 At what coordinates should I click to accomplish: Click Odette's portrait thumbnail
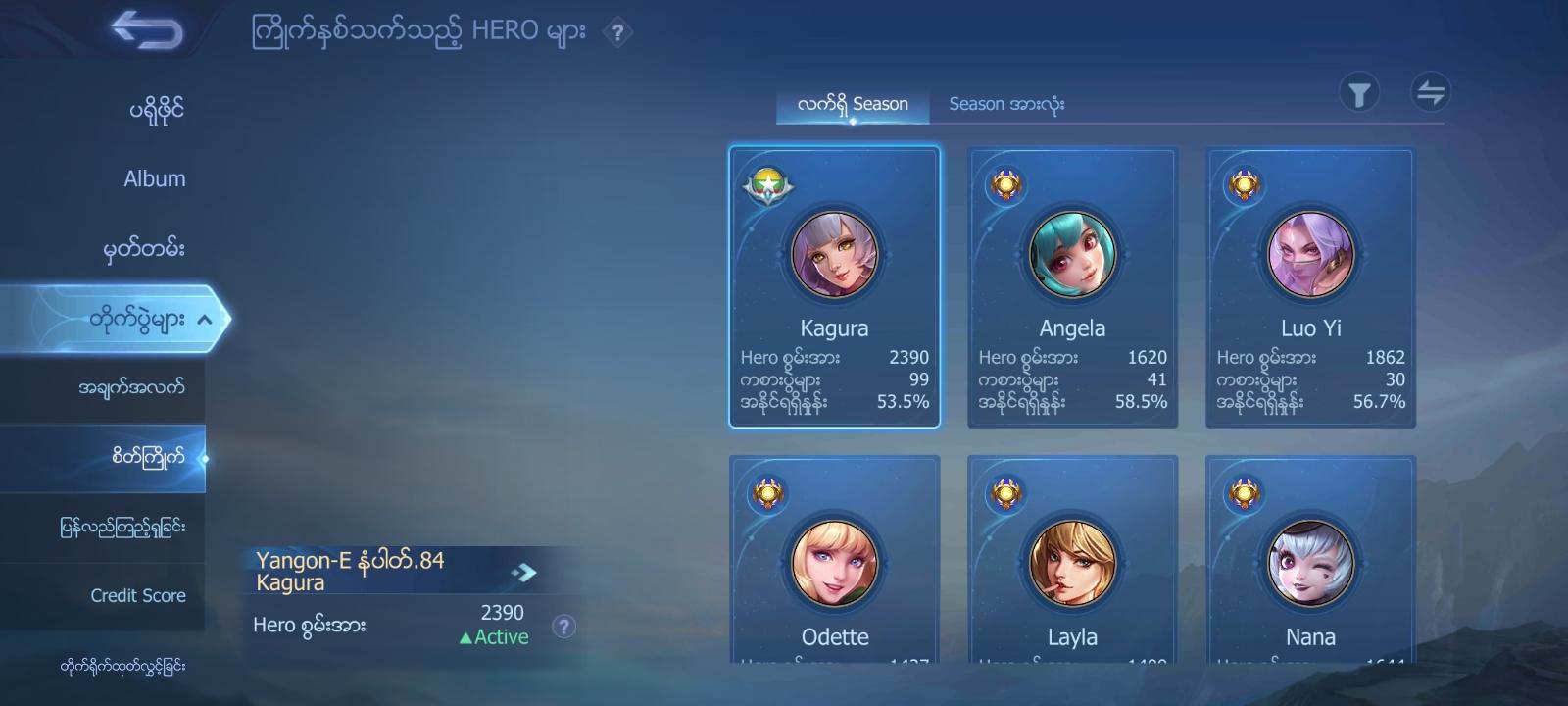(x=835, y=564)
